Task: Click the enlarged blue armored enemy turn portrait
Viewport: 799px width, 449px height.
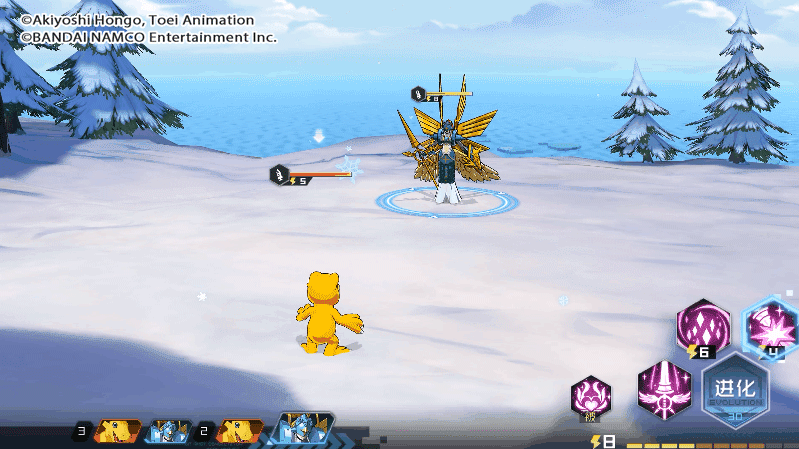Action: [x=300, y=430]
